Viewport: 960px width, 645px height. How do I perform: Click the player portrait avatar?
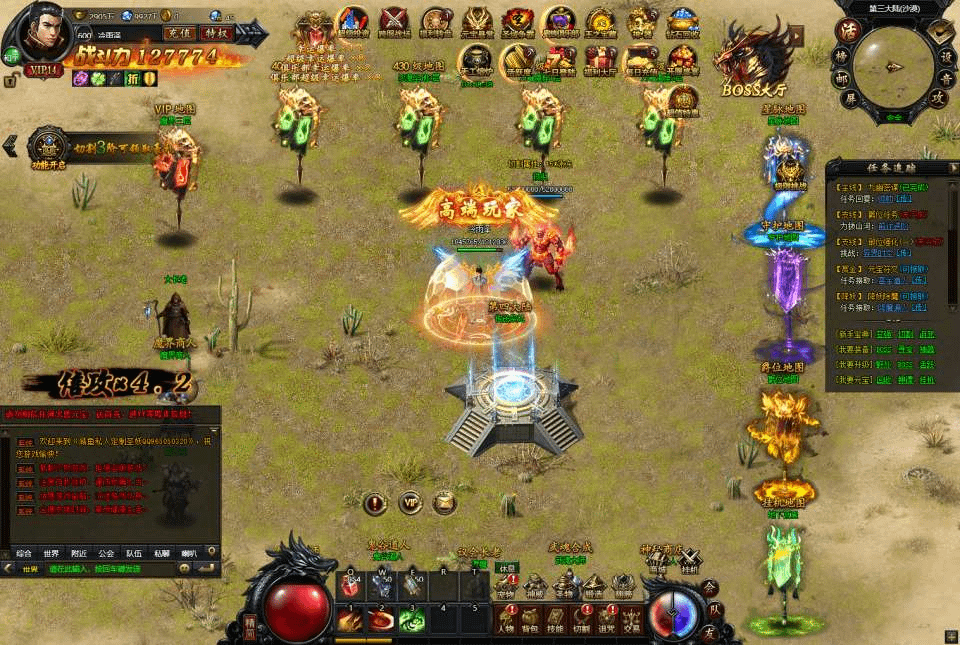tap(47, 30)
